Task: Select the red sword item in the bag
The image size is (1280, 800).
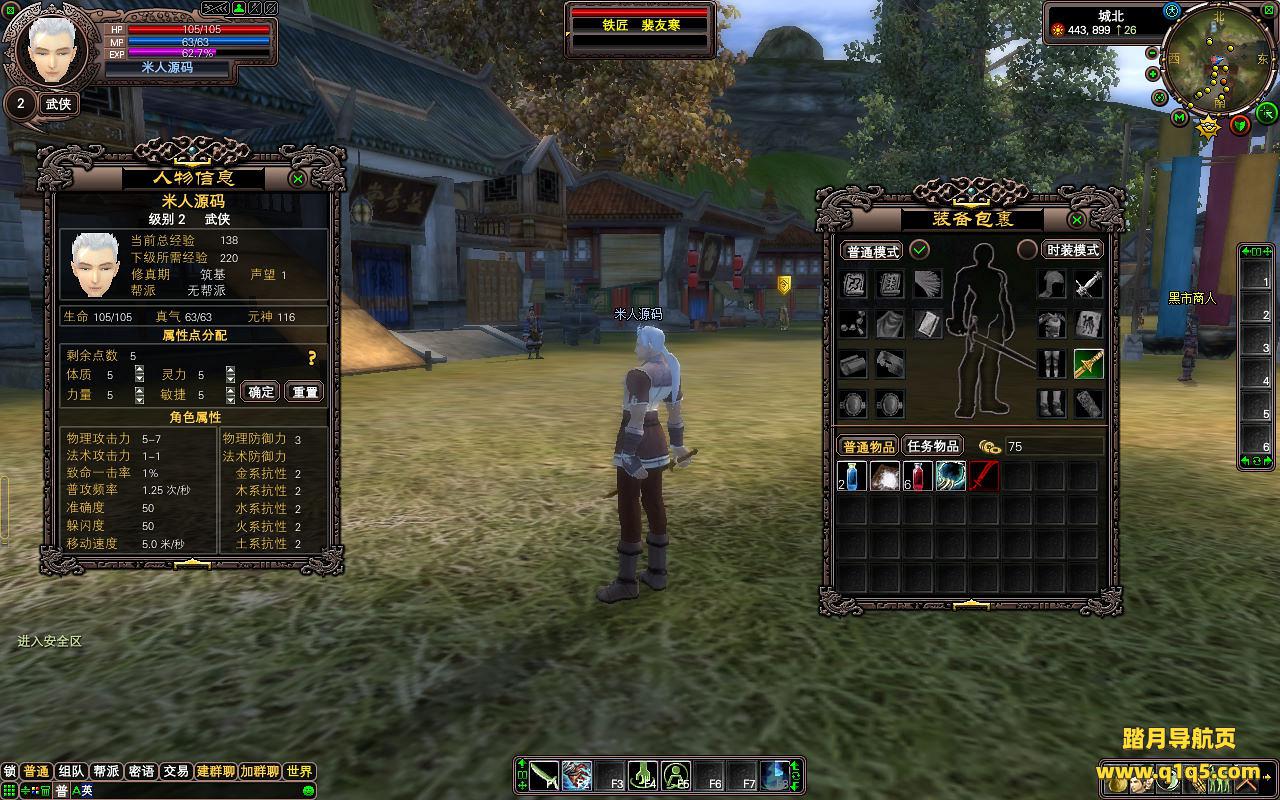Action: (x=984, y=476)
